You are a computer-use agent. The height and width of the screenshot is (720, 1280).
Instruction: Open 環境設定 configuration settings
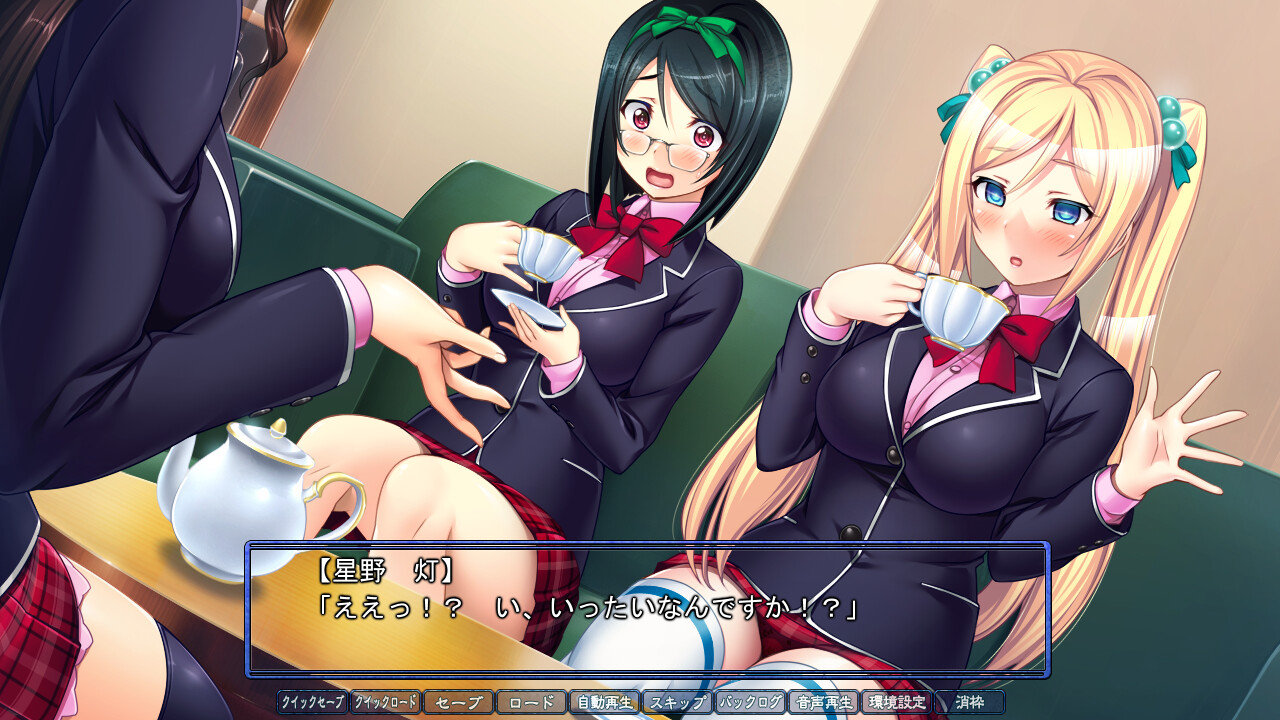click(896, 702)
